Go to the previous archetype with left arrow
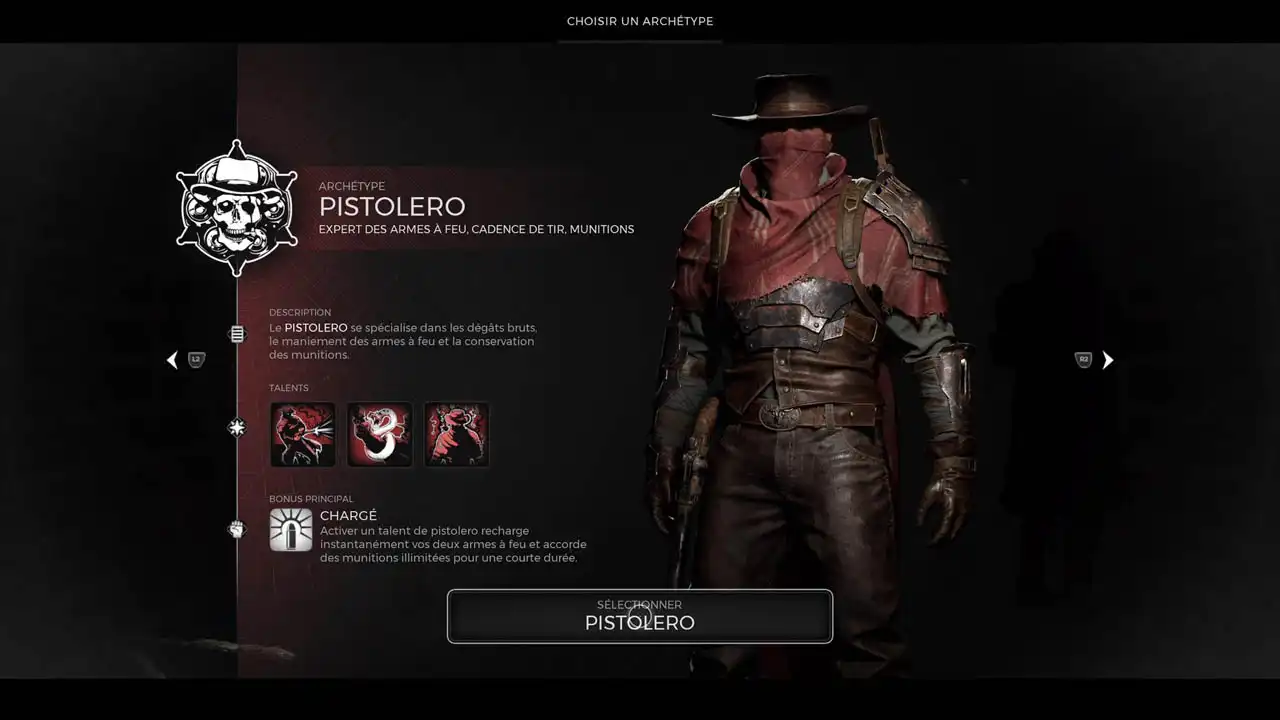 pyautogui.click(x=173, y=360)
